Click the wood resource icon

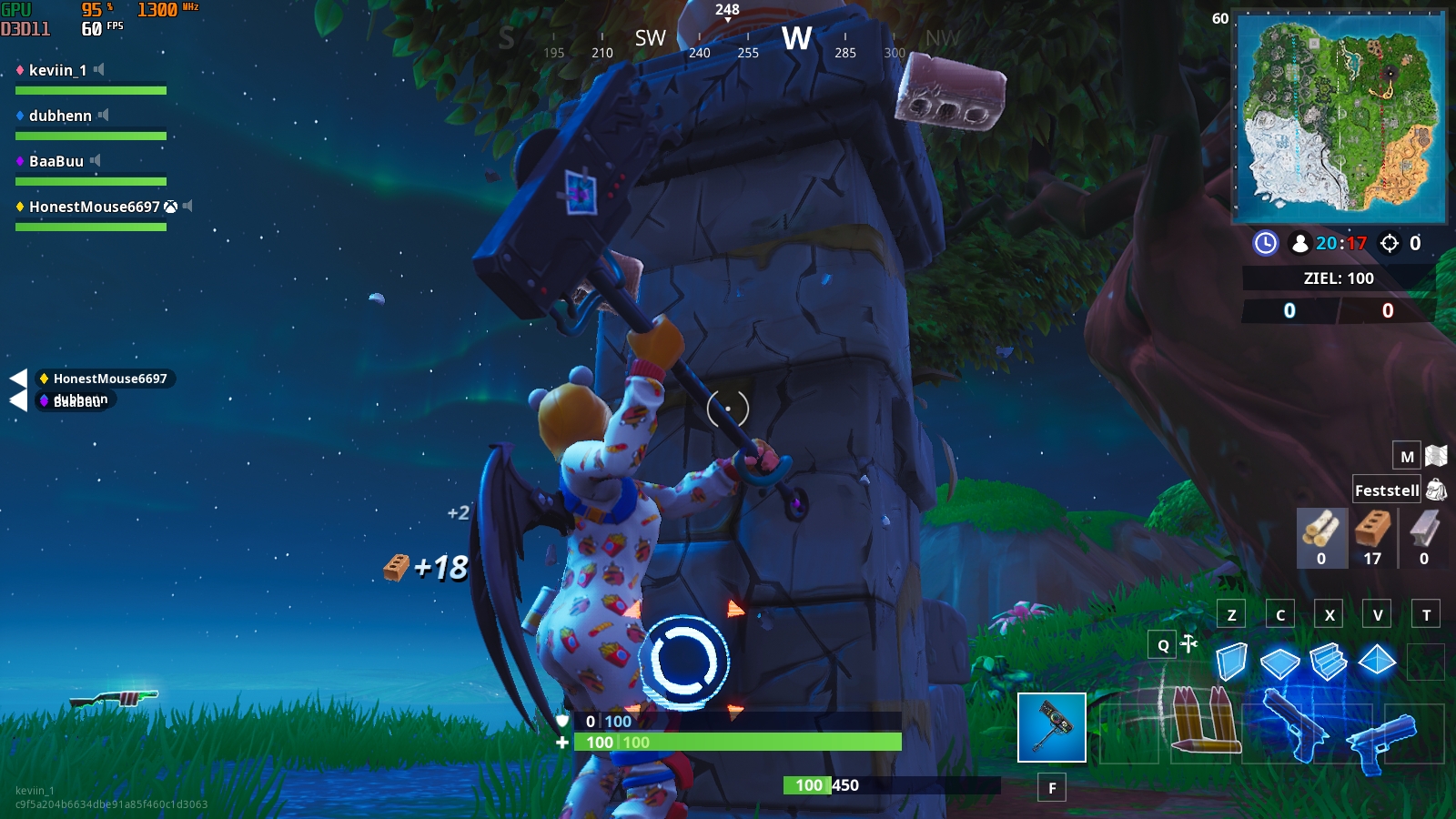click(x=1321, y=532)
